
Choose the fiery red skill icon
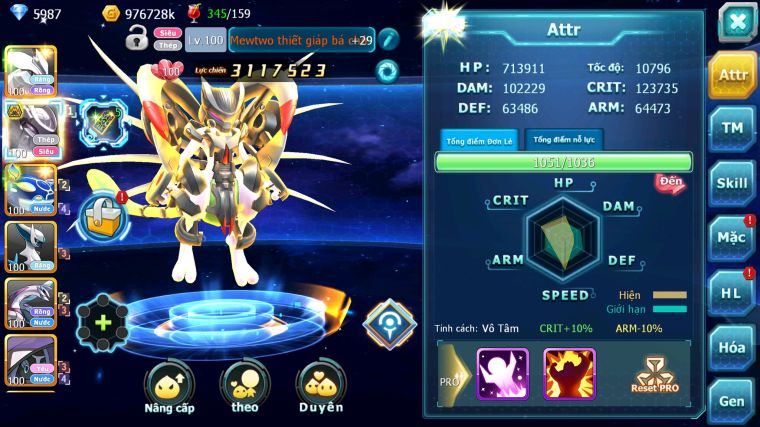coord(569,373)
